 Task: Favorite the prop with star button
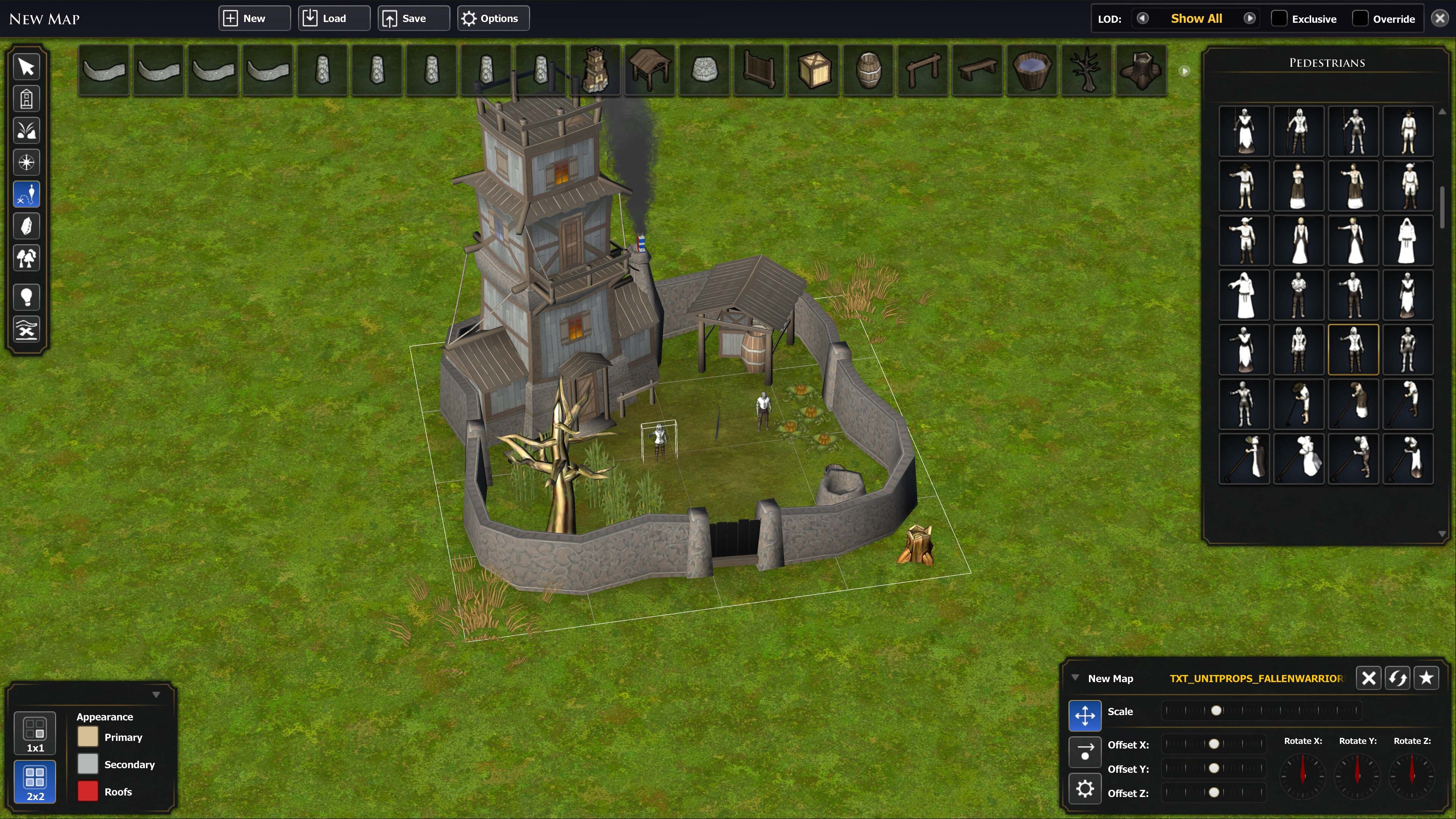[1426, 678]
